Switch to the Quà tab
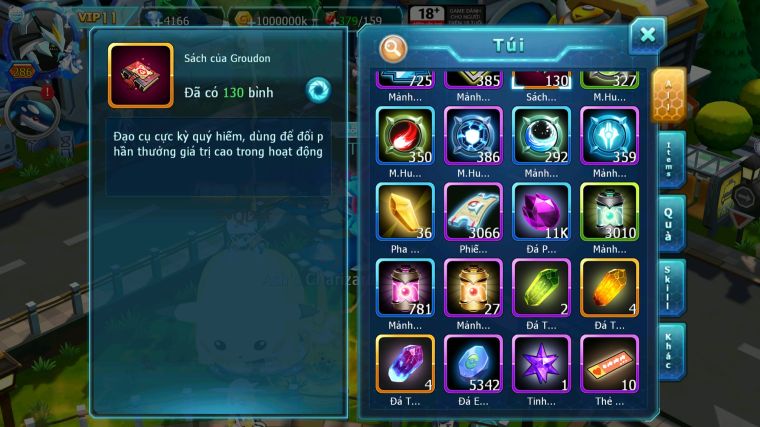Viewport: 760px width, 427px height. pos(670,223)
